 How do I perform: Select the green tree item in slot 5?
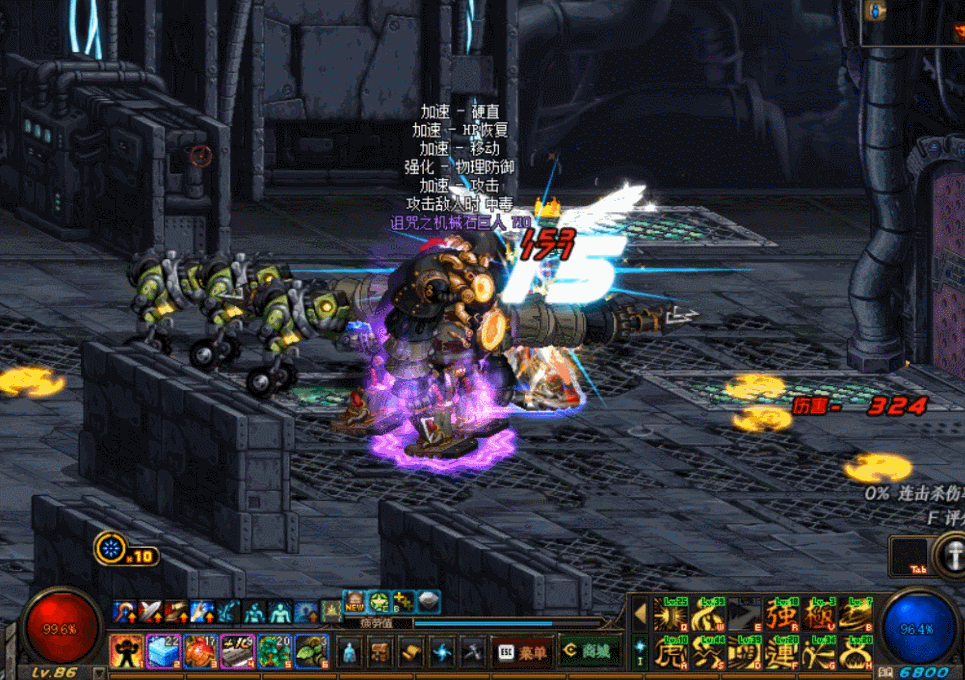click(x=274, y=651)
